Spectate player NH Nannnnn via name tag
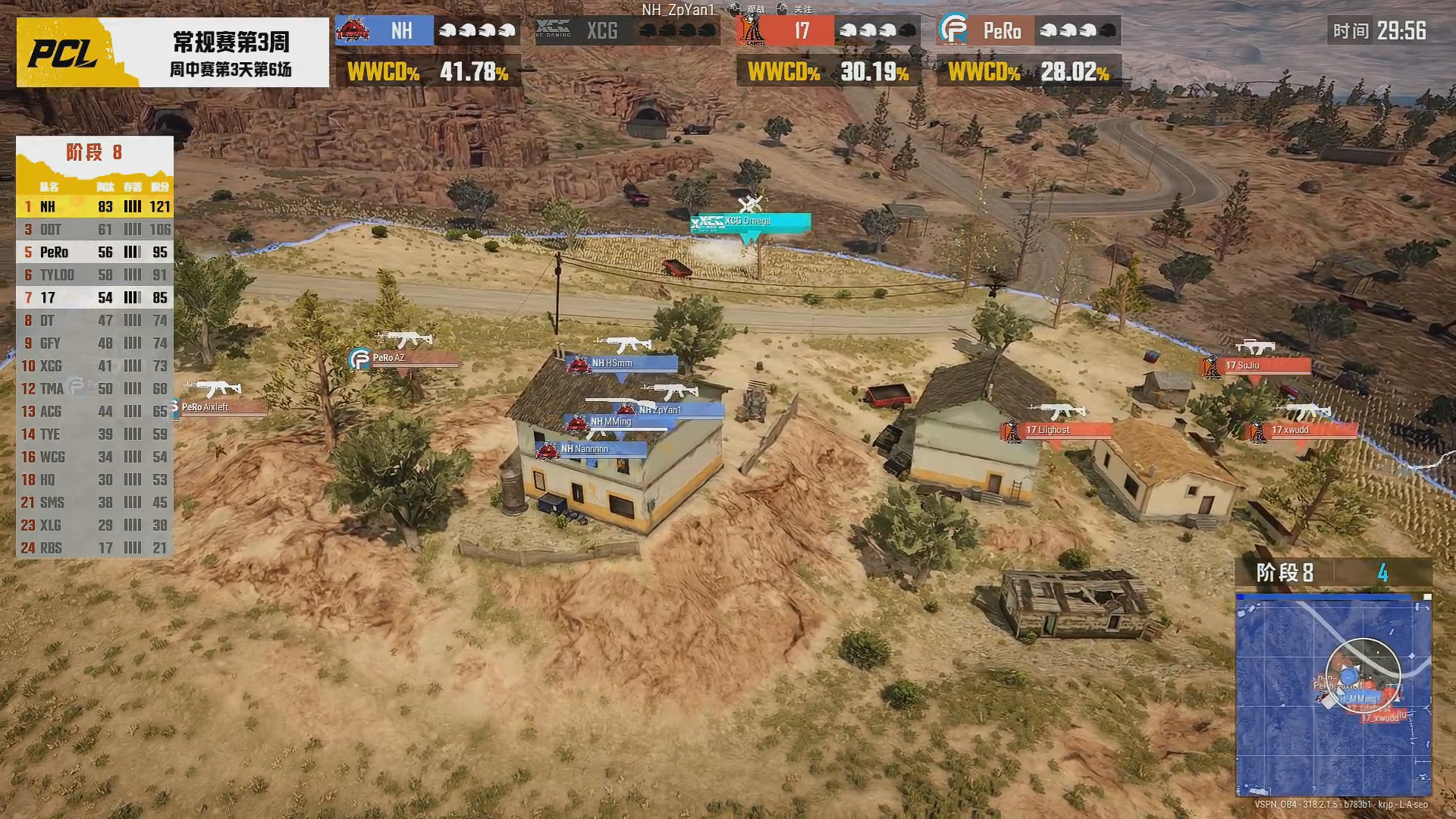This screenshot has height=819, width=1456. click(x=591, y=450)
